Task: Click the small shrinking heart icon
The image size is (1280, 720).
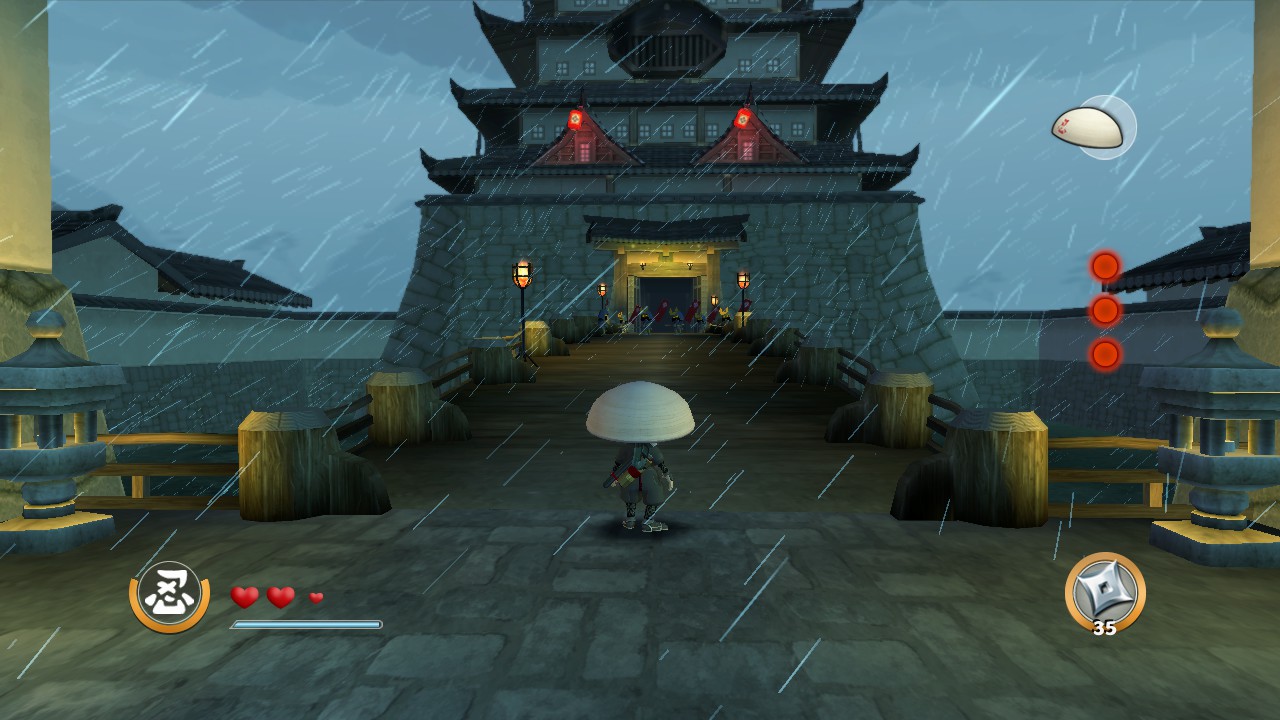Action: point(314,600)
